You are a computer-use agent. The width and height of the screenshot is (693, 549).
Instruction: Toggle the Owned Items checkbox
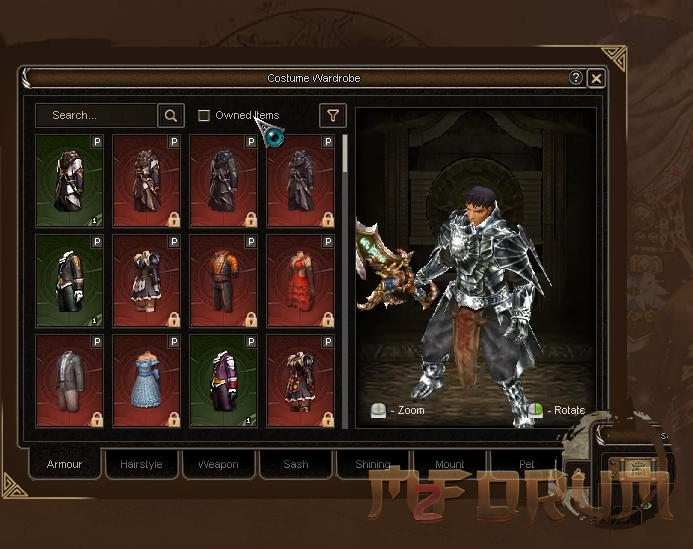pyautogui.click(x=204, y=116)
